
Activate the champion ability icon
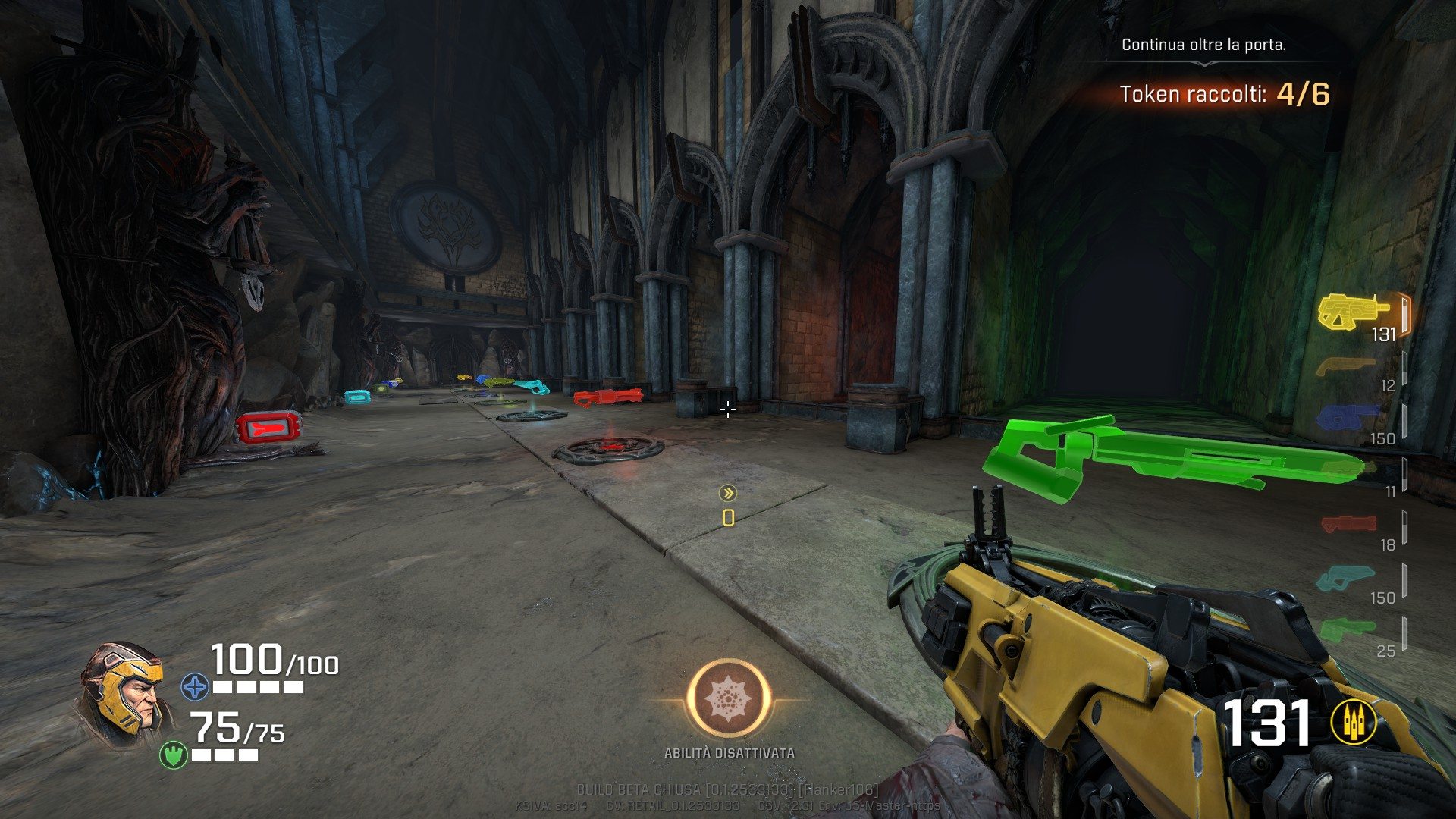pyautogui.click(x=729, y=698)
